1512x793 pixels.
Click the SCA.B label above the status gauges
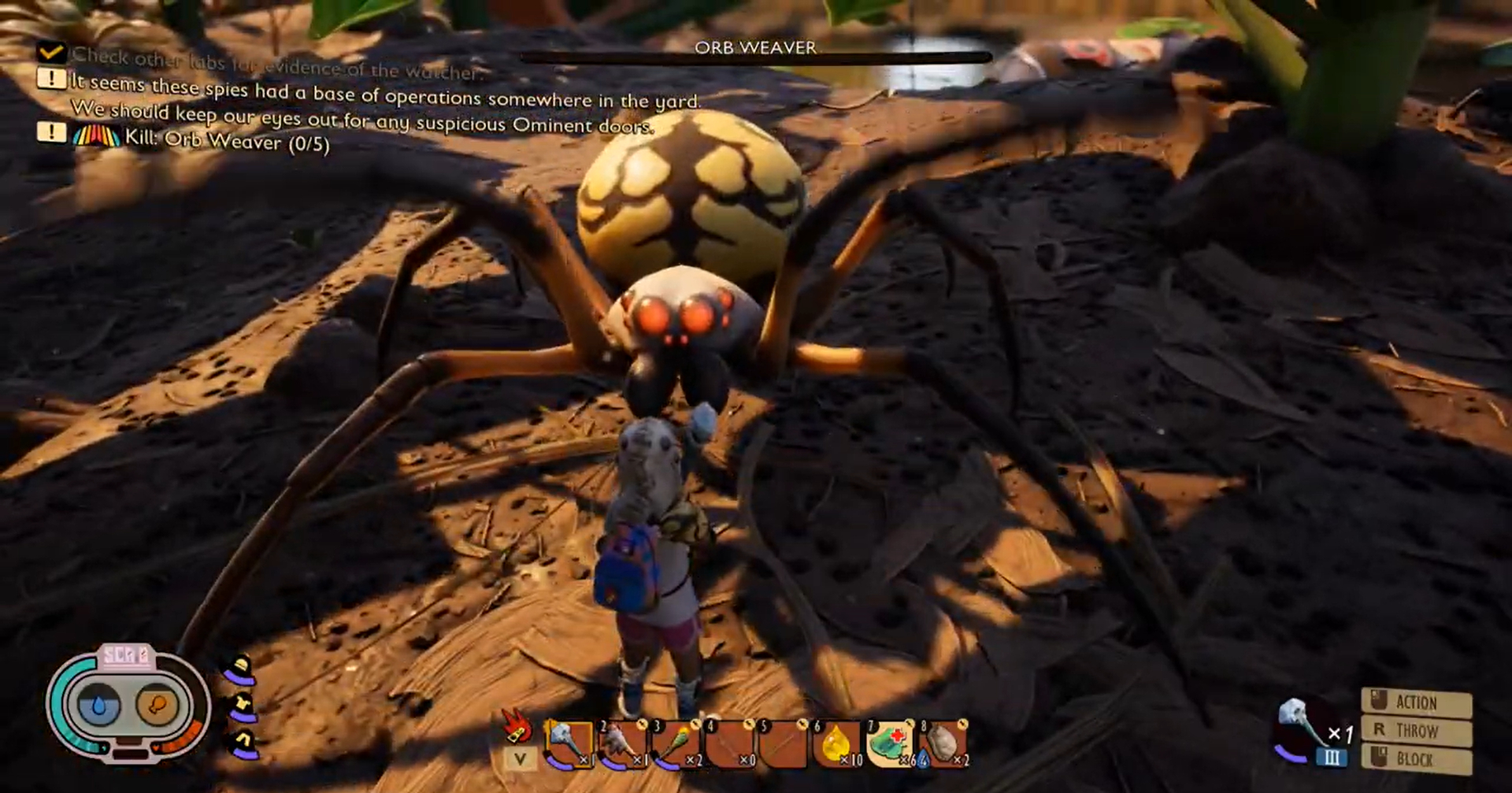(x=128, y=655)
